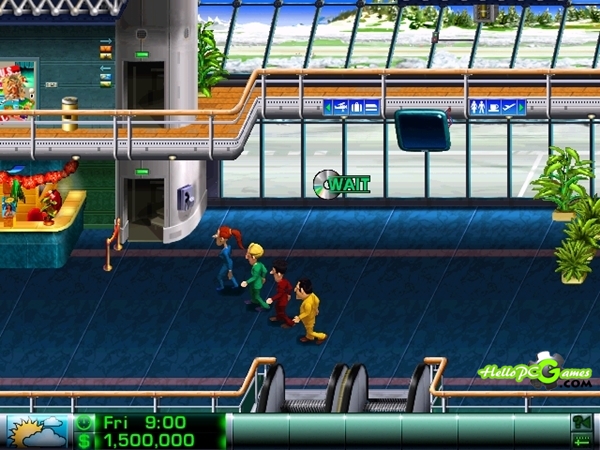Click the weather forecast icon
The width and height of the screenshot is (600, 450).
(x=37, y=432)
